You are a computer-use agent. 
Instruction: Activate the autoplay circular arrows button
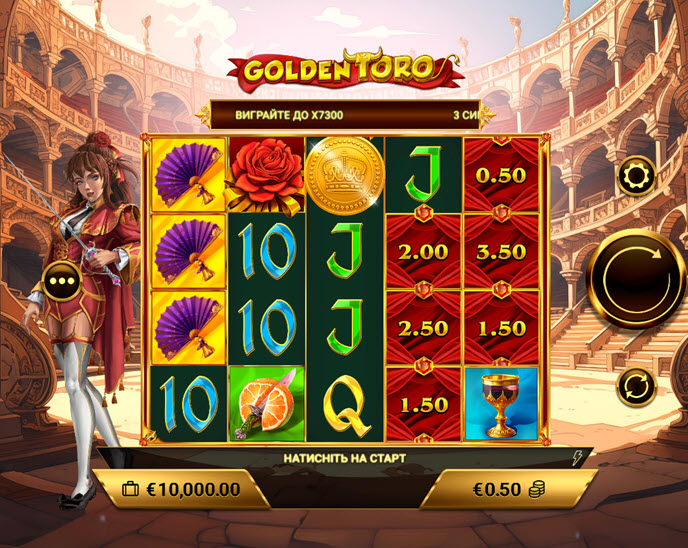pyautogui.click(x=636, y=385)
